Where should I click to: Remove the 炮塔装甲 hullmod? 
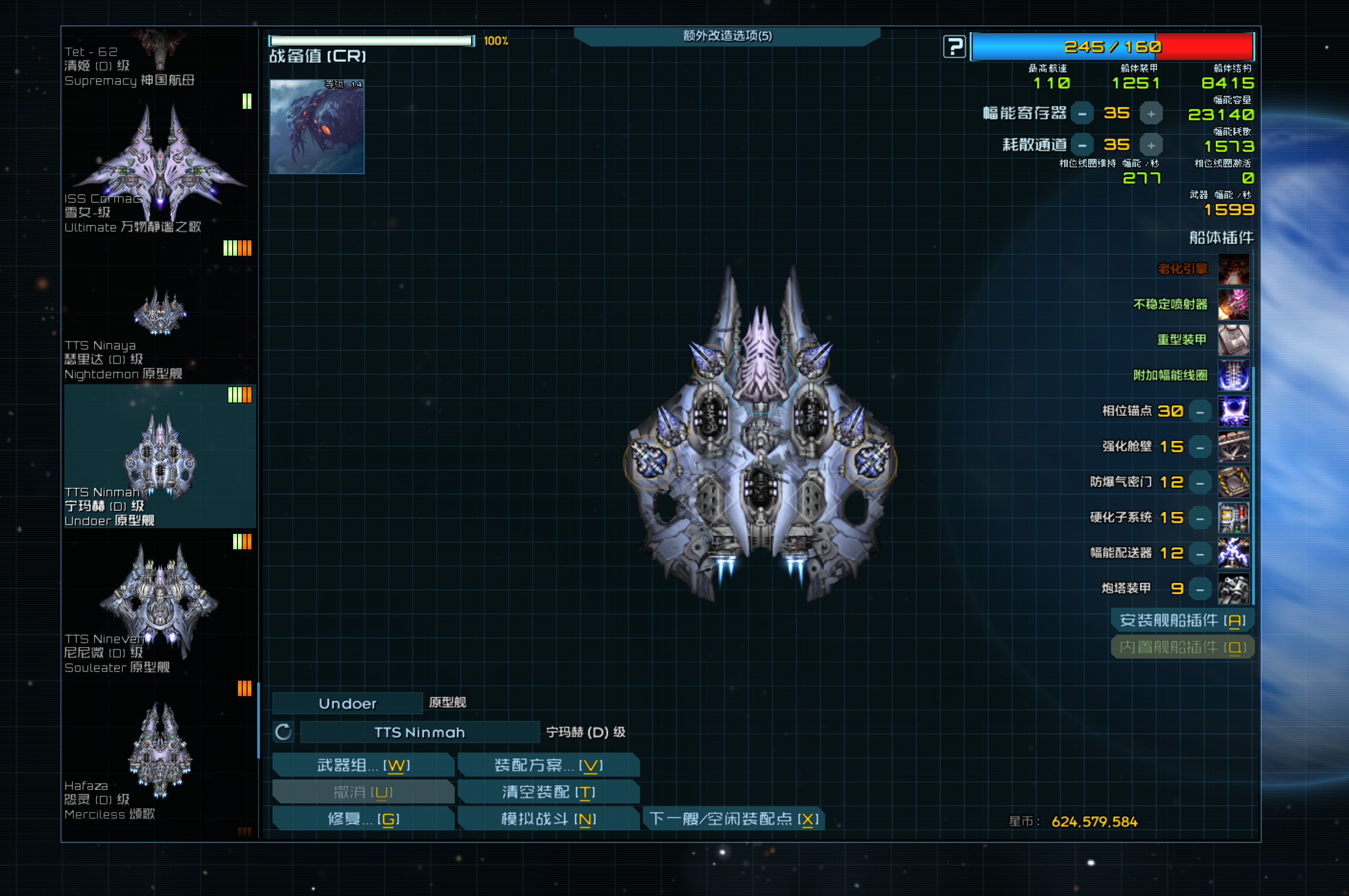click(x=1200, y=589)
